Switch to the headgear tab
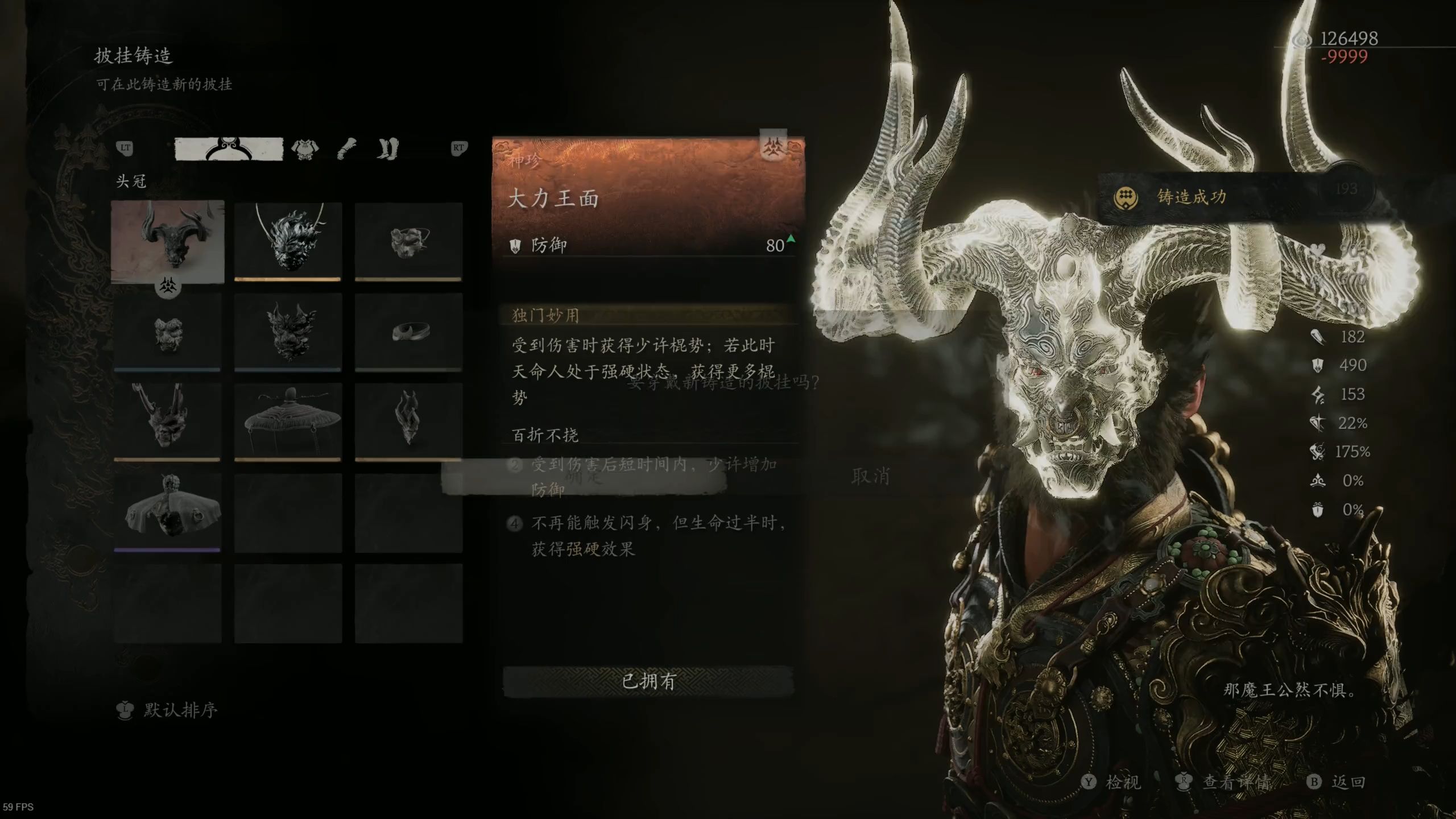The image size is (1456, 819). pos(229,149)
